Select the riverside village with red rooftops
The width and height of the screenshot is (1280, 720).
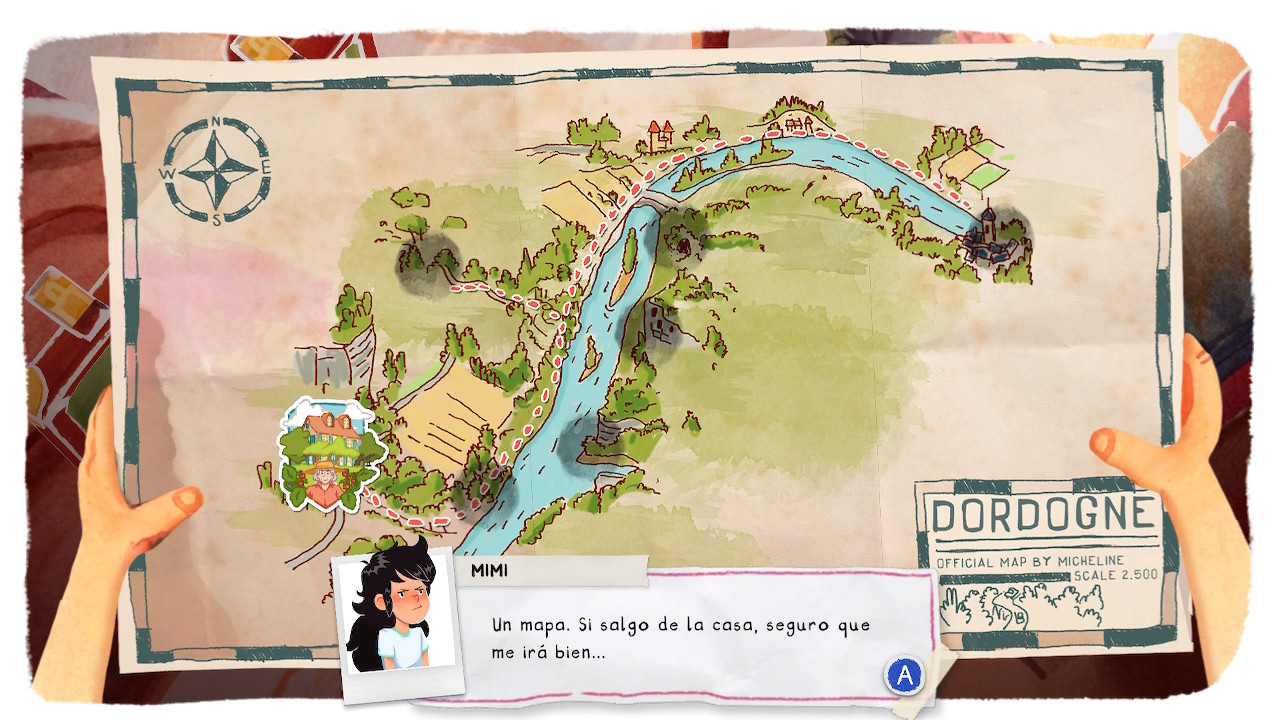click(793, 123)
